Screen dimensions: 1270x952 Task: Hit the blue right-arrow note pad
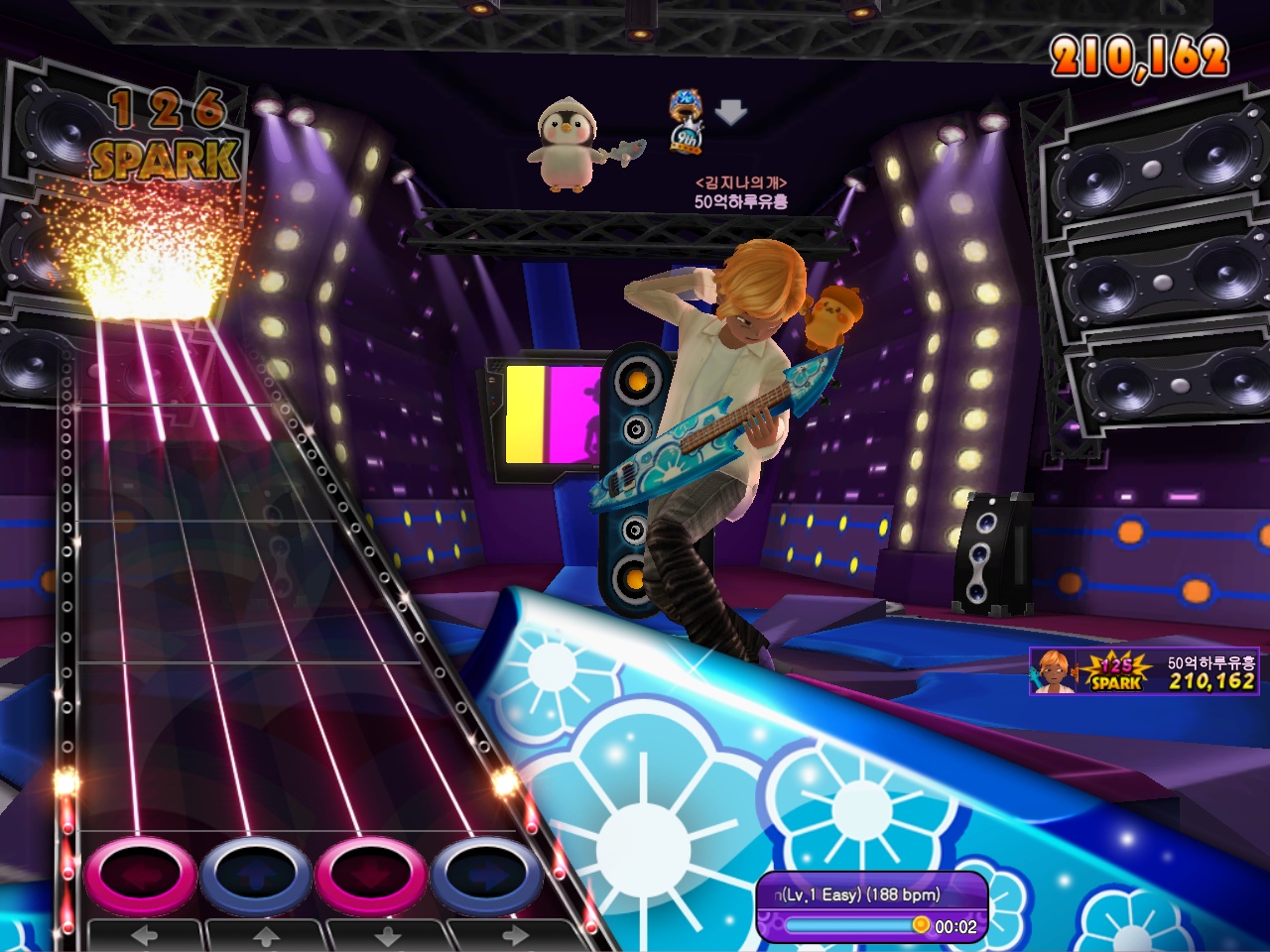pos(486,877)
